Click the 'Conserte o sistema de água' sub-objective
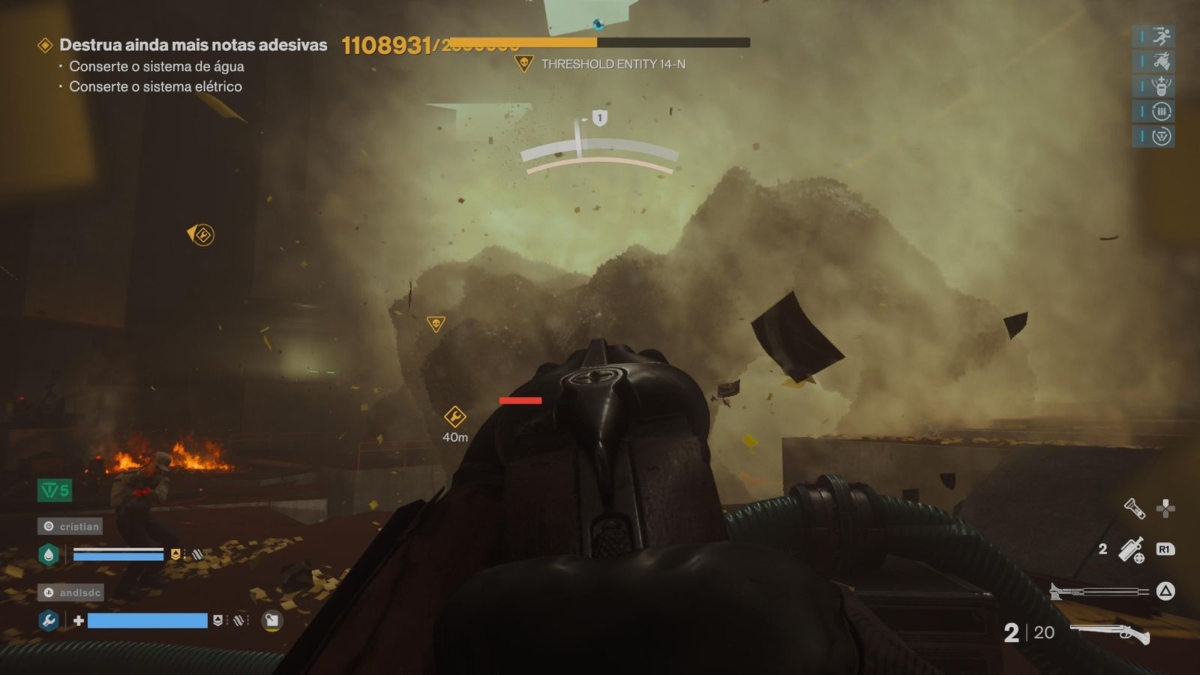The width and height of the screenshot is (1200, 675). coord(156,66)
